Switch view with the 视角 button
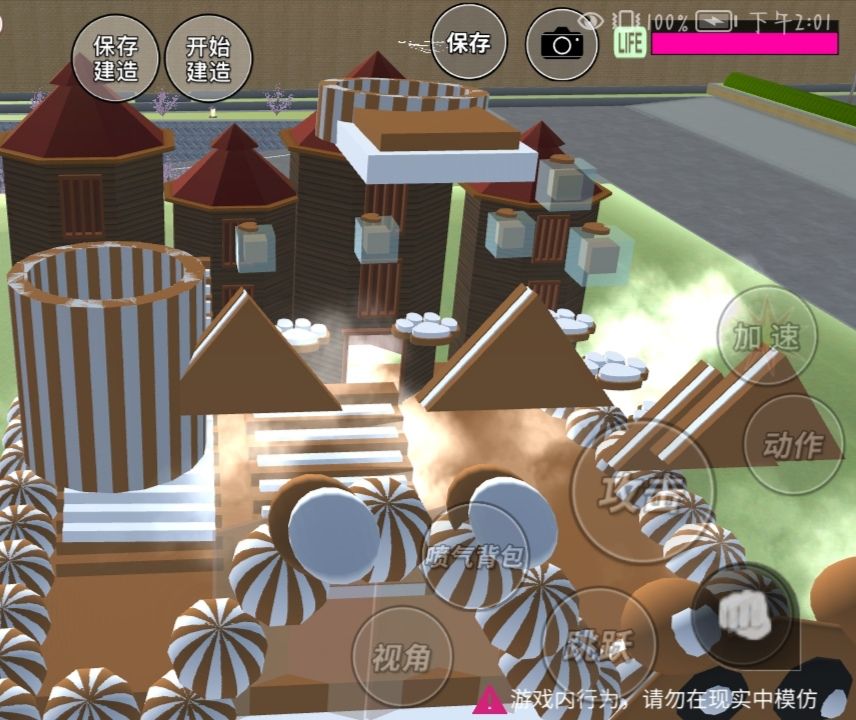This screenshot has width=856, height=720. click(402, 657)
